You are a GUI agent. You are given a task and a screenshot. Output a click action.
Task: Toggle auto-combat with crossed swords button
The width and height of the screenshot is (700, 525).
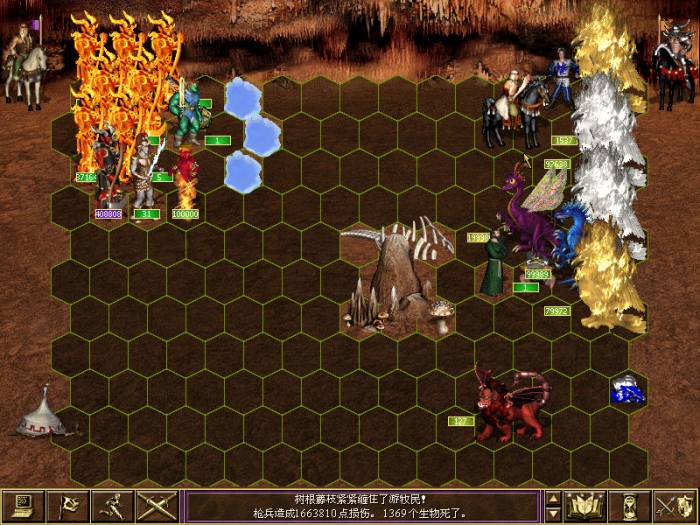(157, 506)
